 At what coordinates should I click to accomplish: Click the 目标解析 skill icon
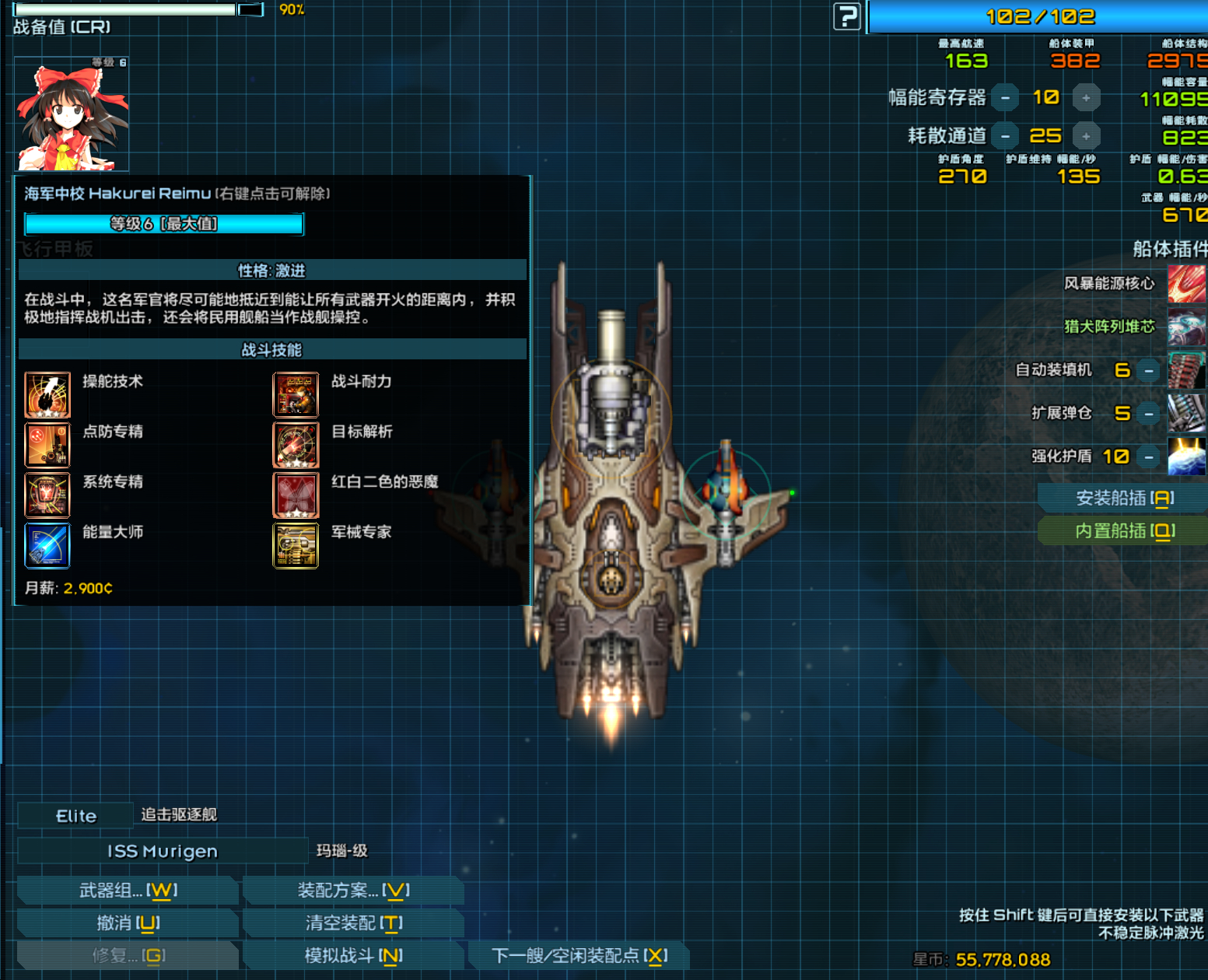click(x=296, y=445)
